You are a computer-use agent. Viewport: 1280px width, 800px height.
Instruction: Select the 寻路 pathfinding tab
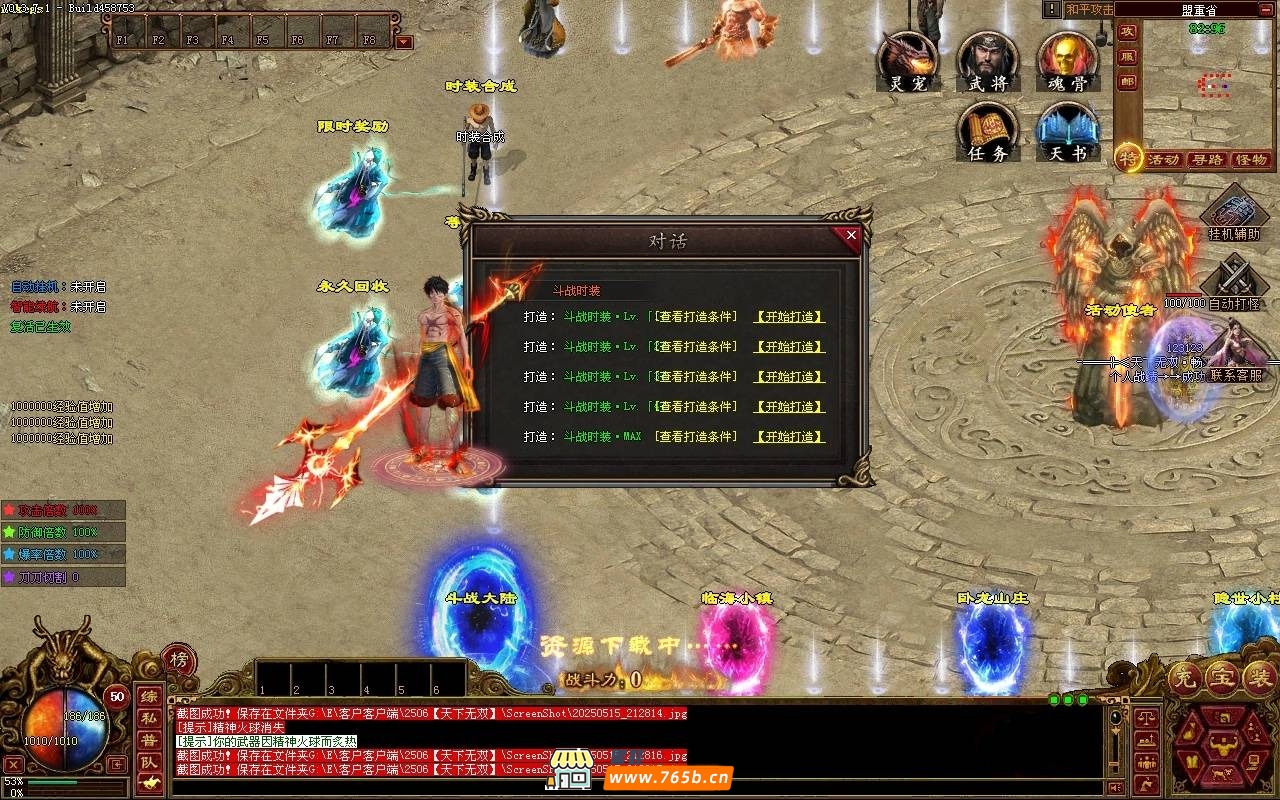[1207, 160]
